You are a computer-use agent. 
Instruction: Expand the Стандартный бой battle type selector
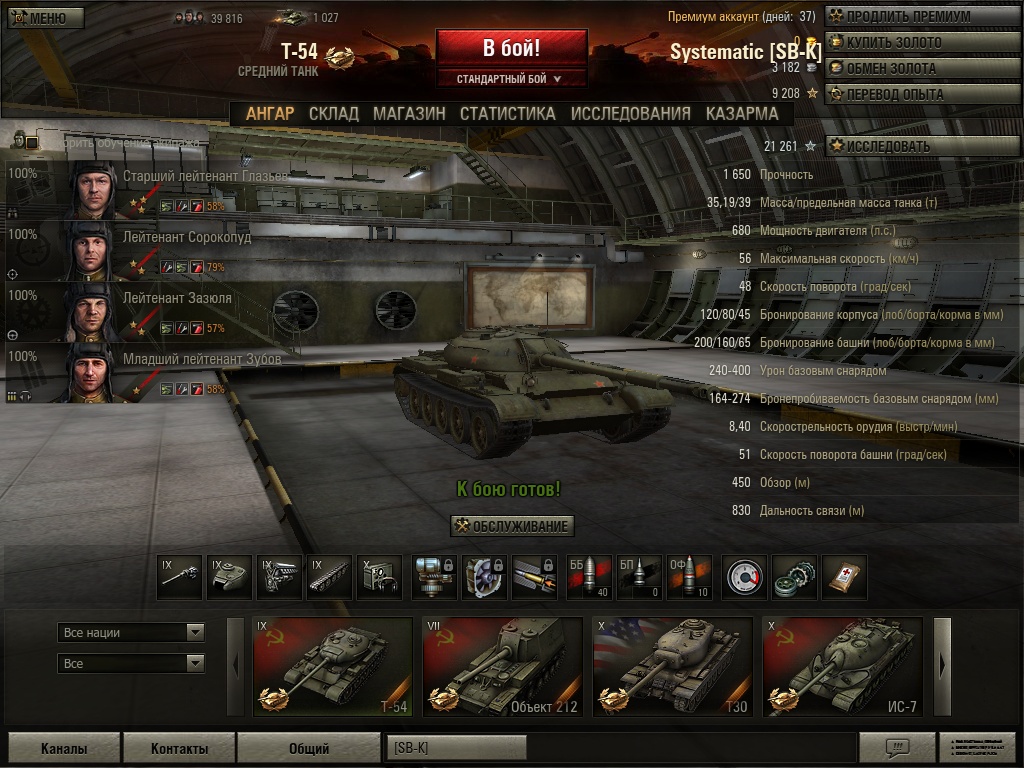[510, 79]
